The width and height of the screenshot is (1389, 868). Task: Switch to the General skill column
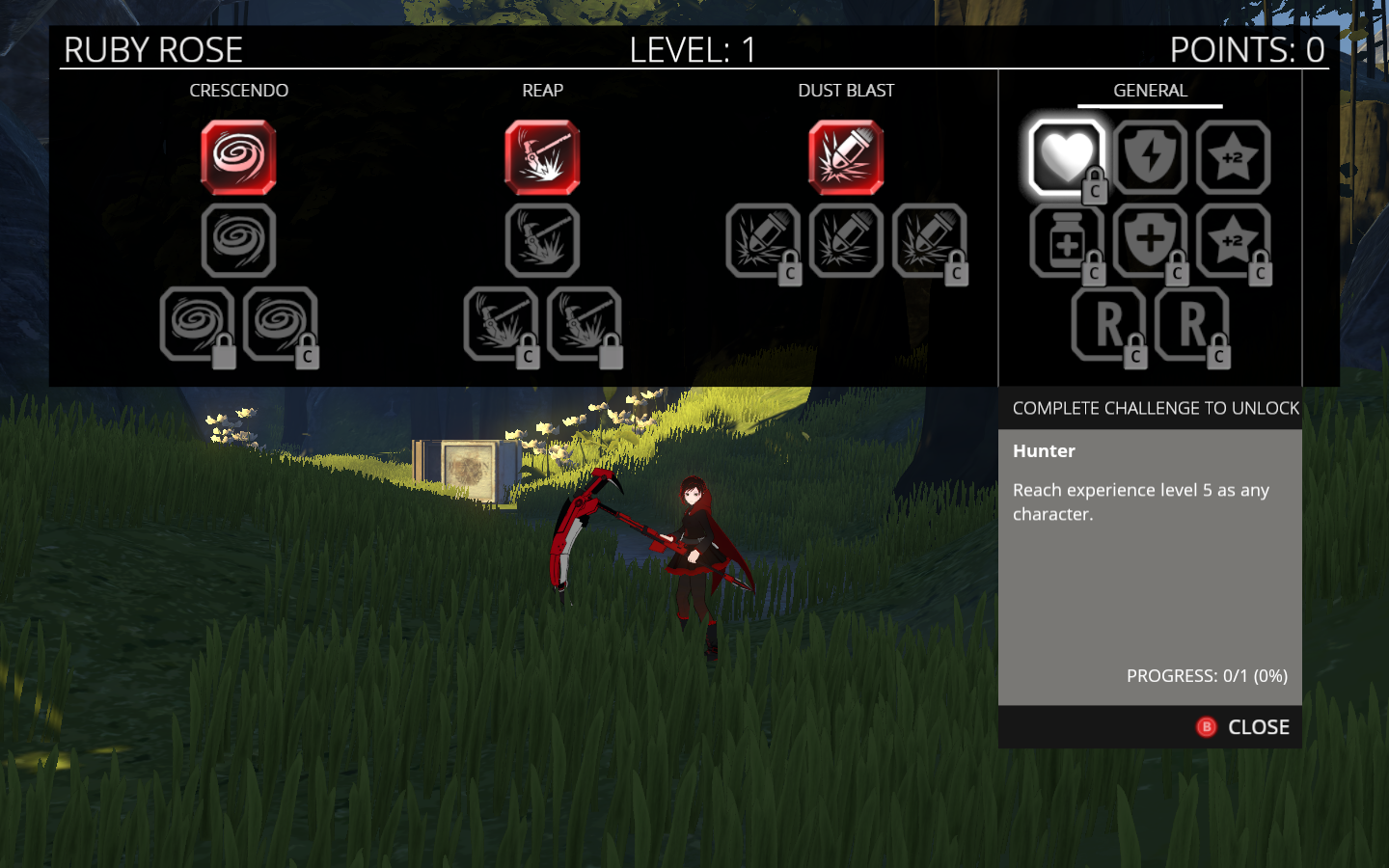point(1150,91)
